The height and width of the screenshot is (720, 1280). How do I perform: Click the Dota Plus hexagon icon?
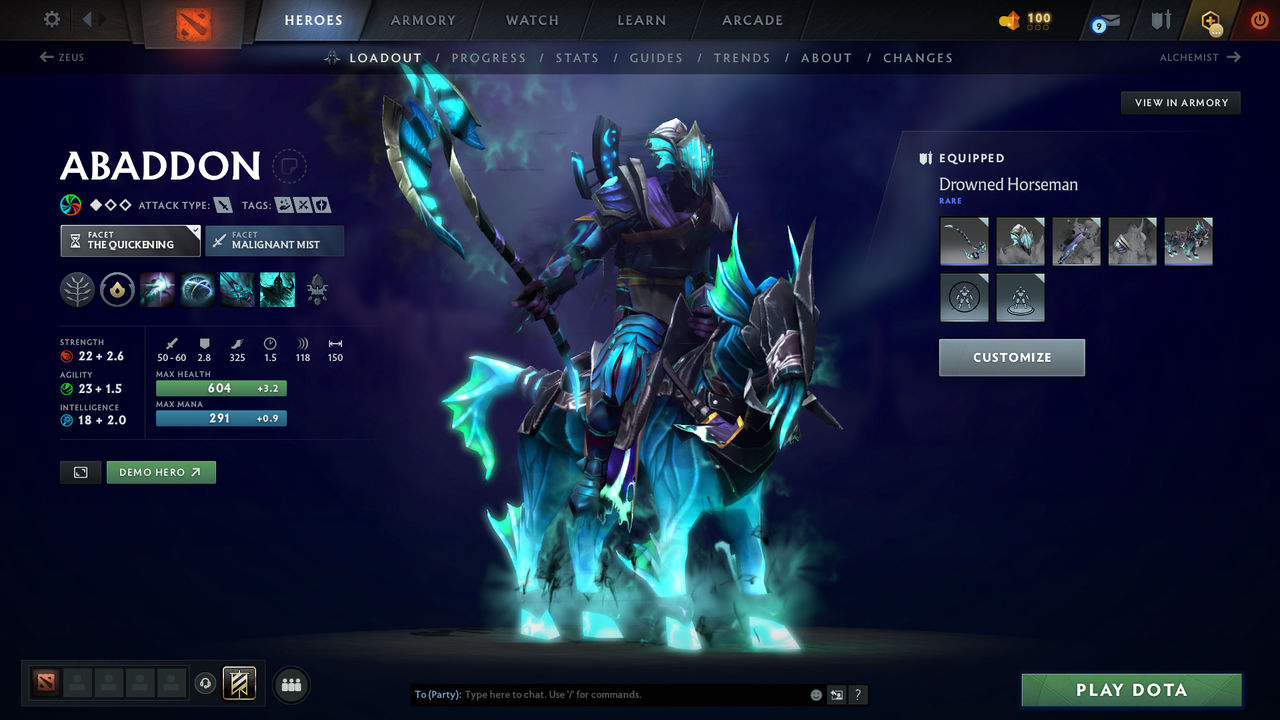coord(1210,19)
